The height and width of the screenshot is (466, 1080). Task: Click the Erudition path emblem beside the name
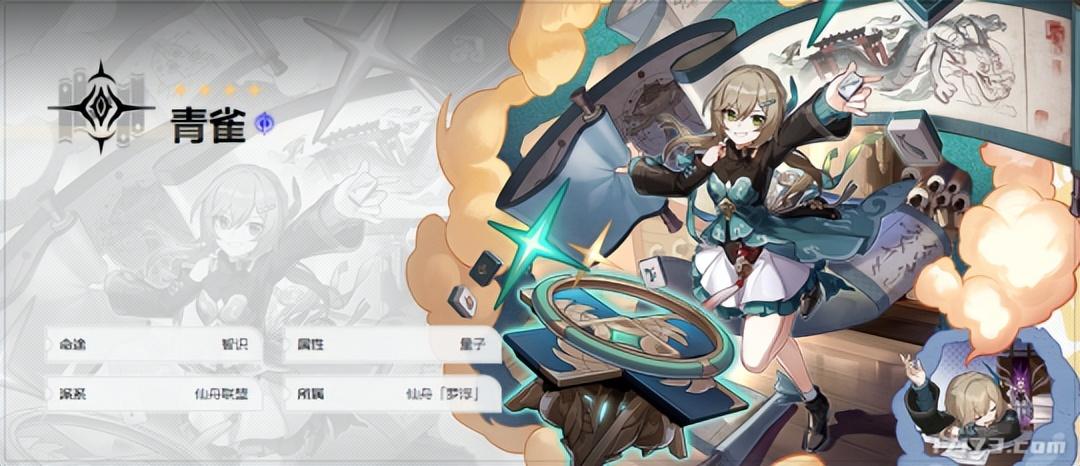[x=100, y=107]
